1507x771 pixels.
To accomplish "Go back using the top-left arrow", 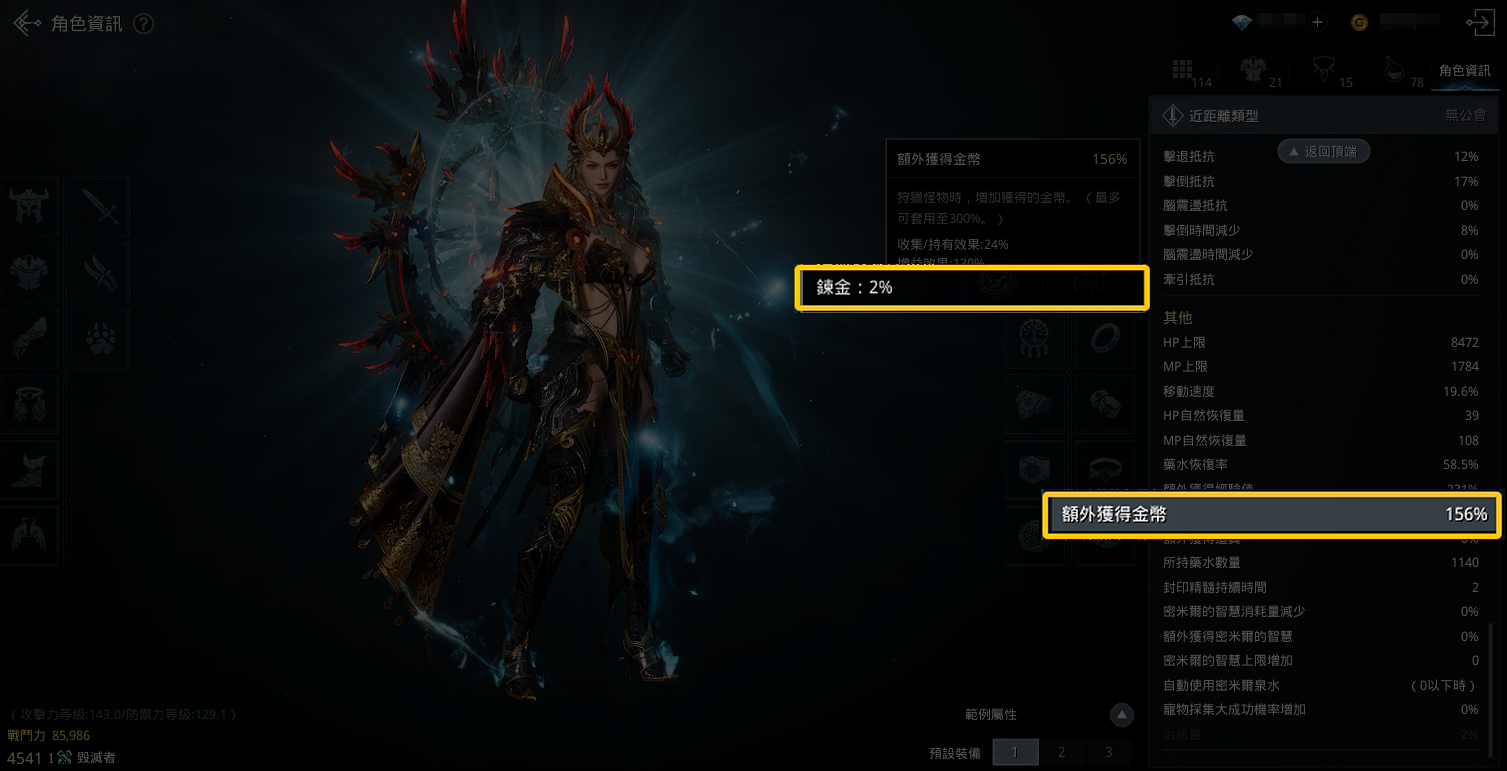I will point(27,24).
